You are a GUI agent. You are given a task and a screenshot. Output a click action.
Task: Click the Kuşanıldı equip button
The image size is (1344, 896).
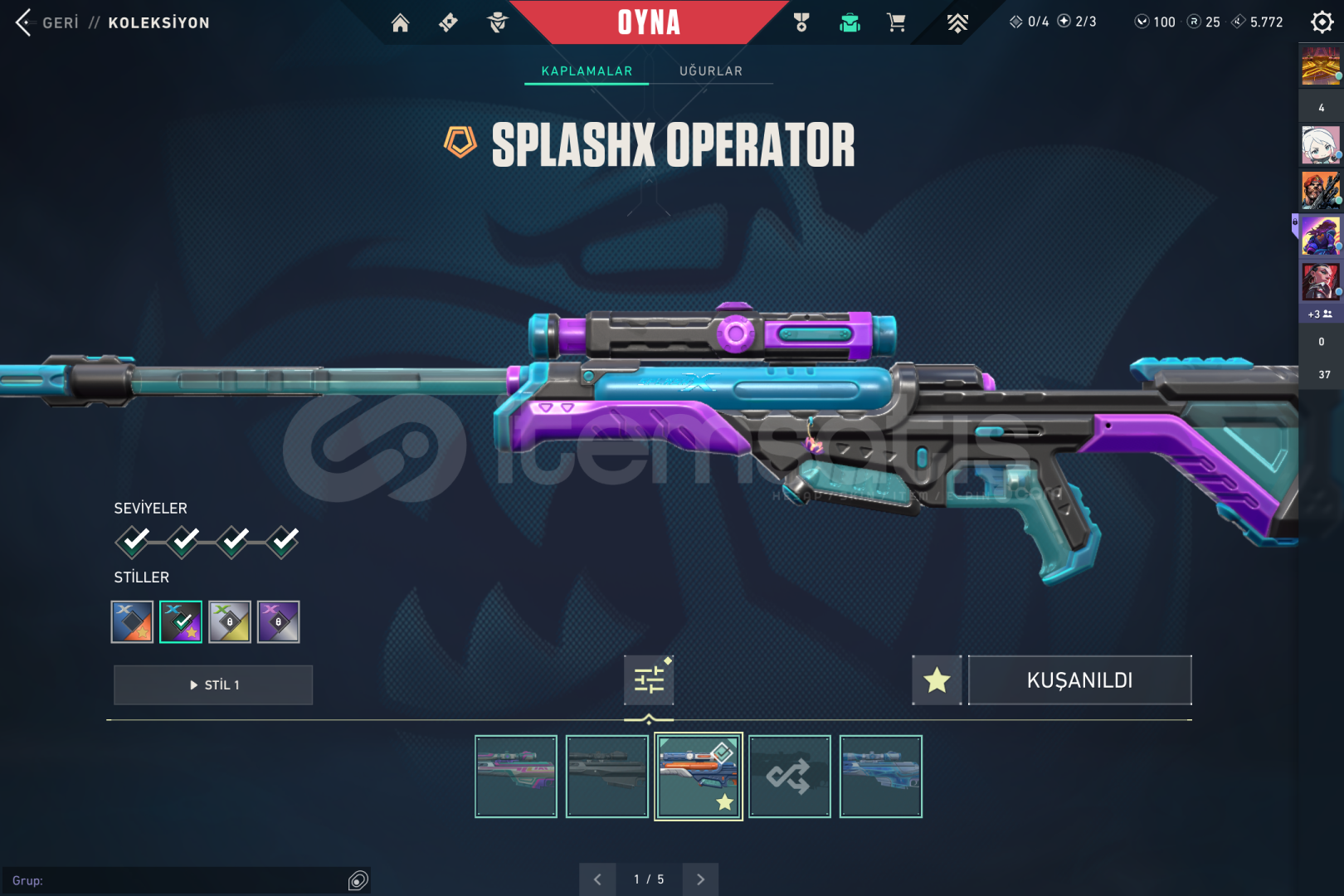tap(1079, 680)
